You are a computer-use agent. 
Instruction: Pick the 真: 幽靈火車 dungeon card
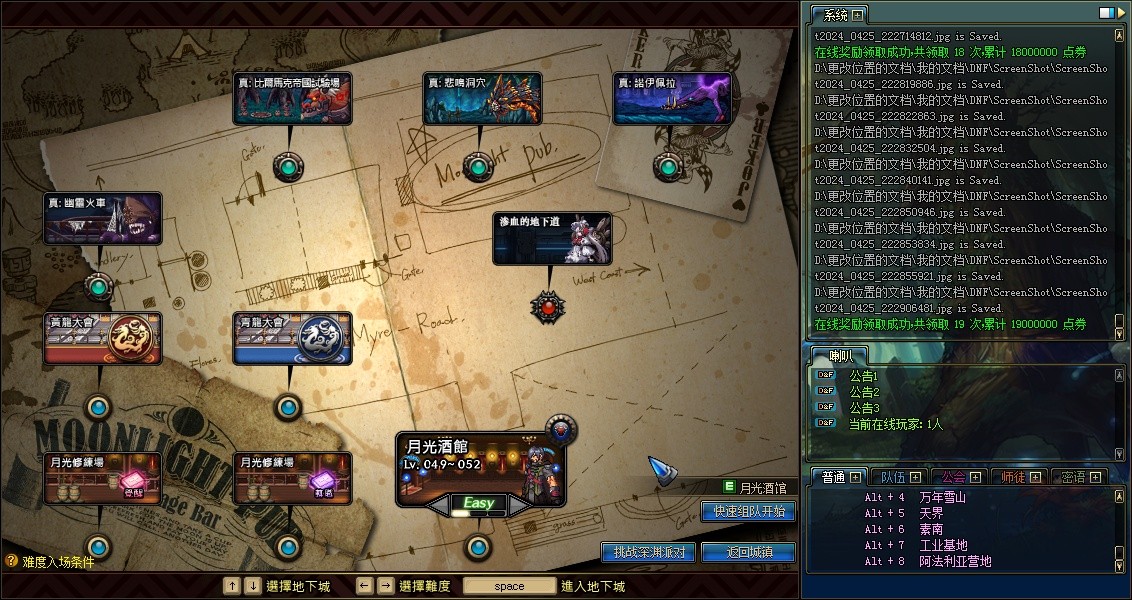(x=102, y=219)
